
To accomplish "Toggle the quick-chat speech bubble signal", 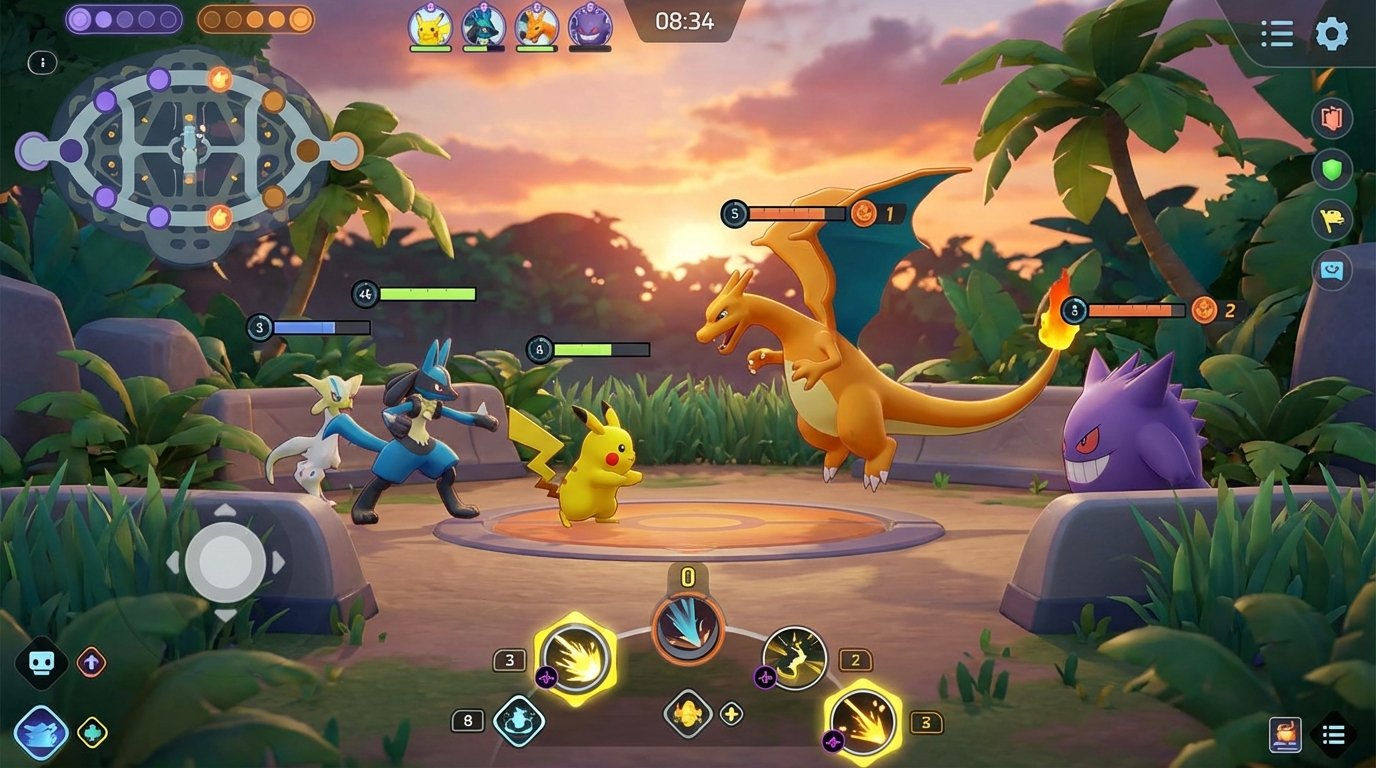I will point(1329,268).
